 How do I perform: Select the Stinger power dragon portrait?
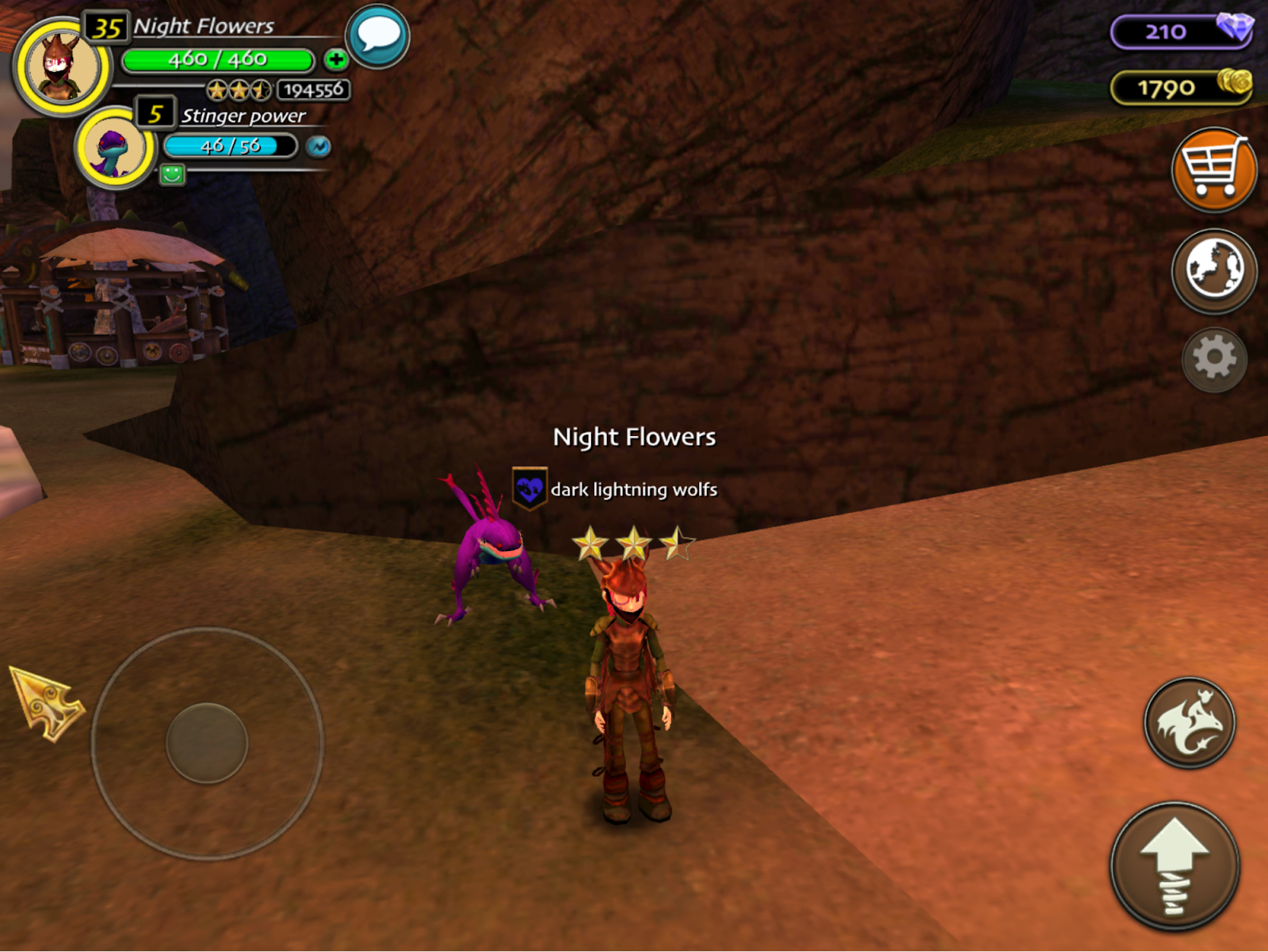[x=116, y=147]
